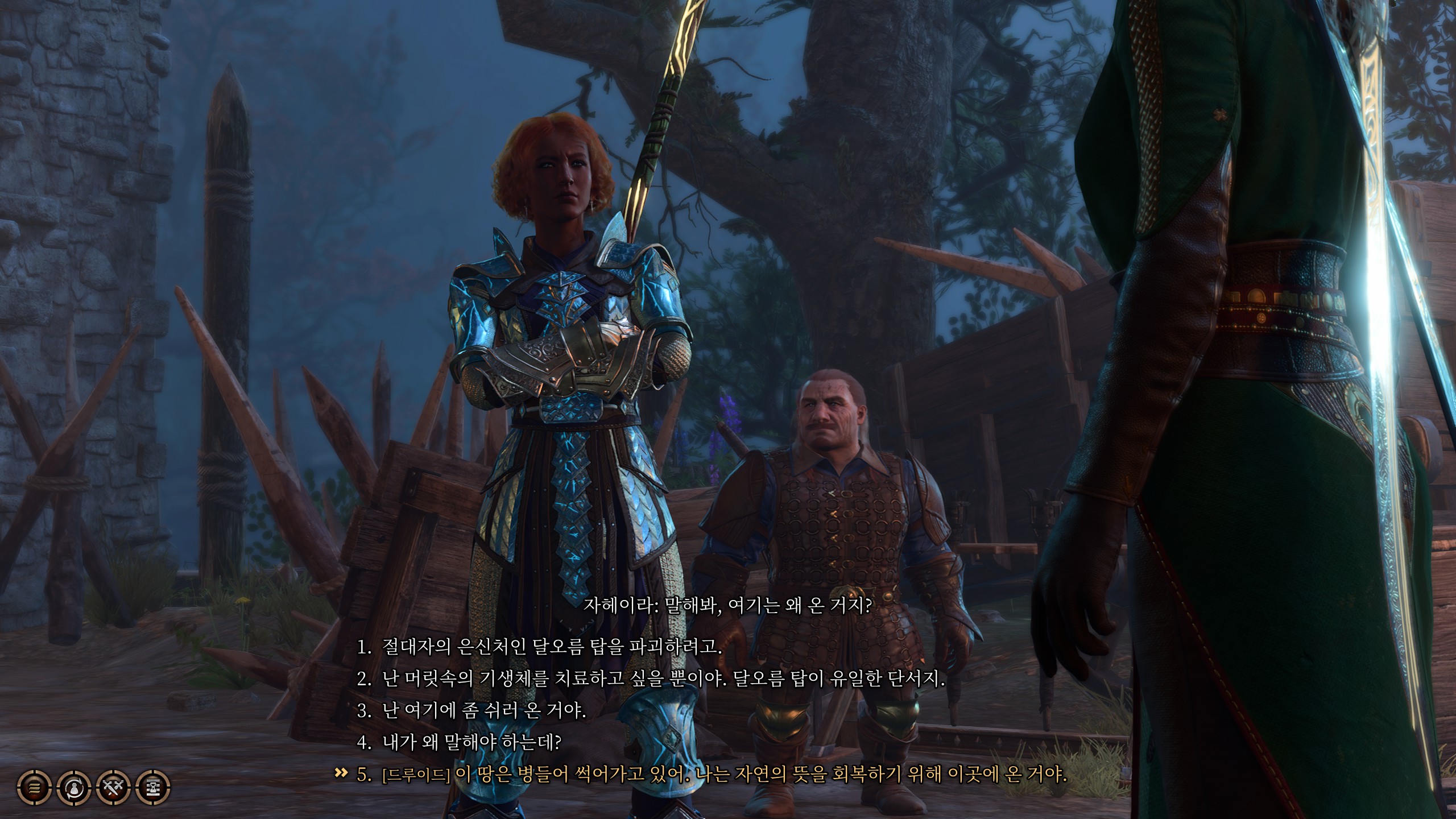Image resolution: width=1456 pixels, height=819 pixels.
Task: Click the swap character icon with circular arrows
Action: (75, 787)
